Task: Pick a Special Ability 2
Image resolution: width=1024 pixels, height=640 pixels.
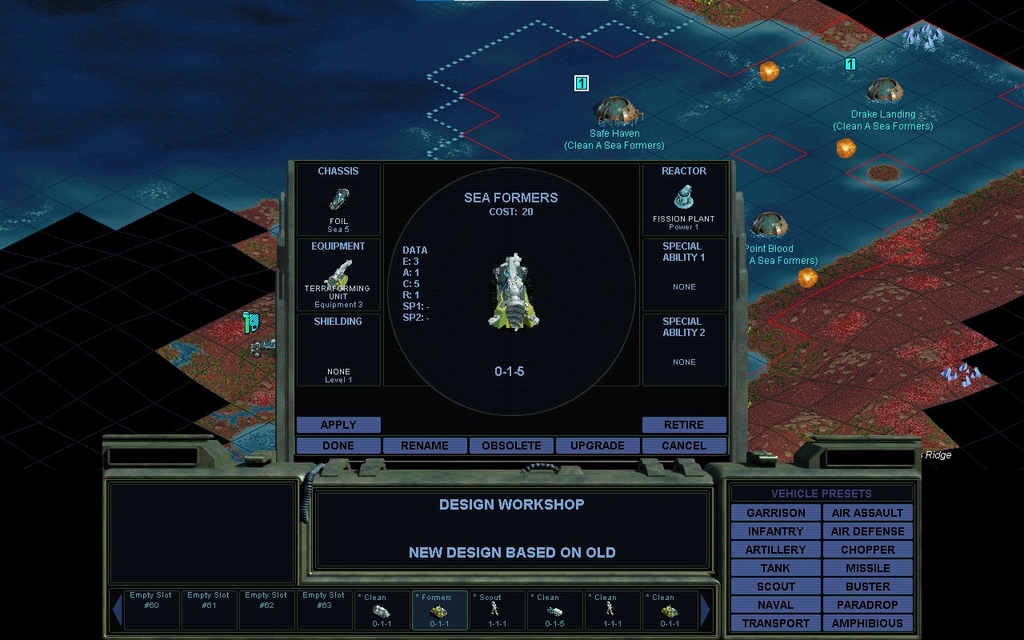Action: [x=684, y=350]
